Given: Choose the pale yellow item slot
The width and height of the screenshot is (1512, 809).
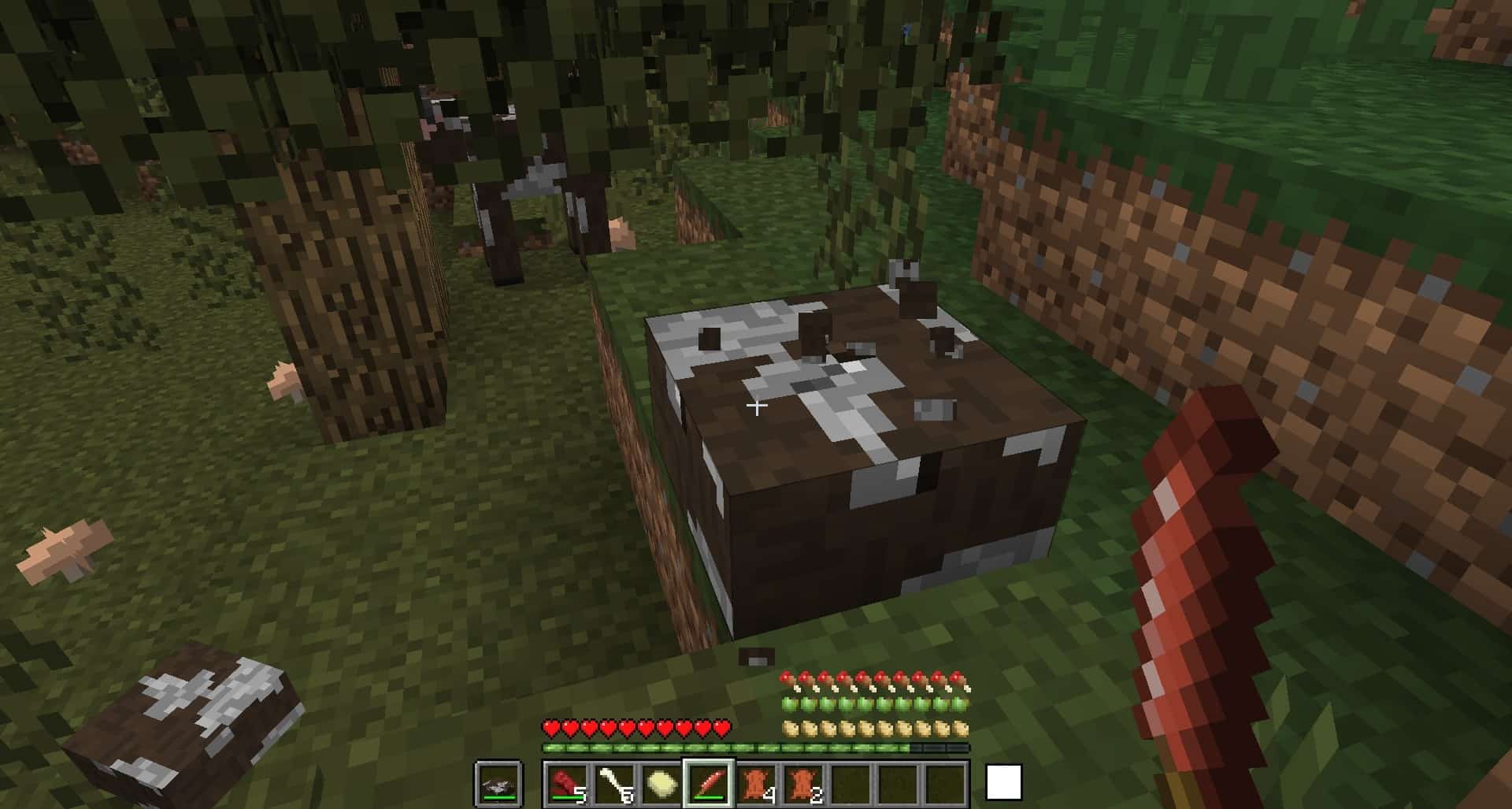Looking at the screenshot, I should point(662,784).
